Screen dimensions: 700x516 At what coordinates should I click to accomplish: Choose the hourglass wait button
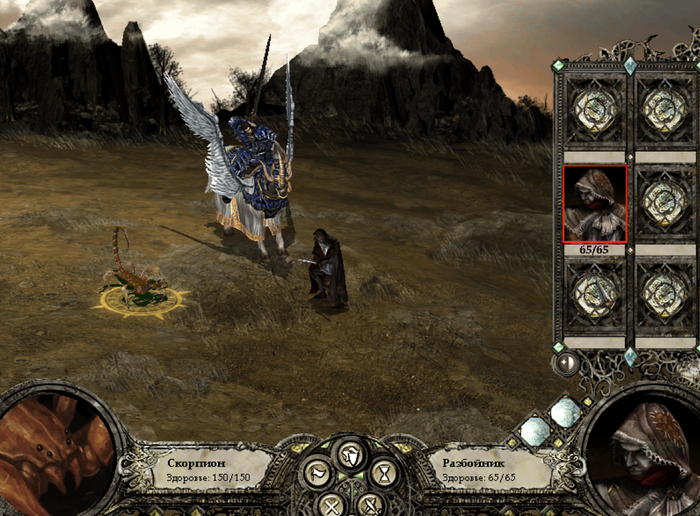[384, 472]
